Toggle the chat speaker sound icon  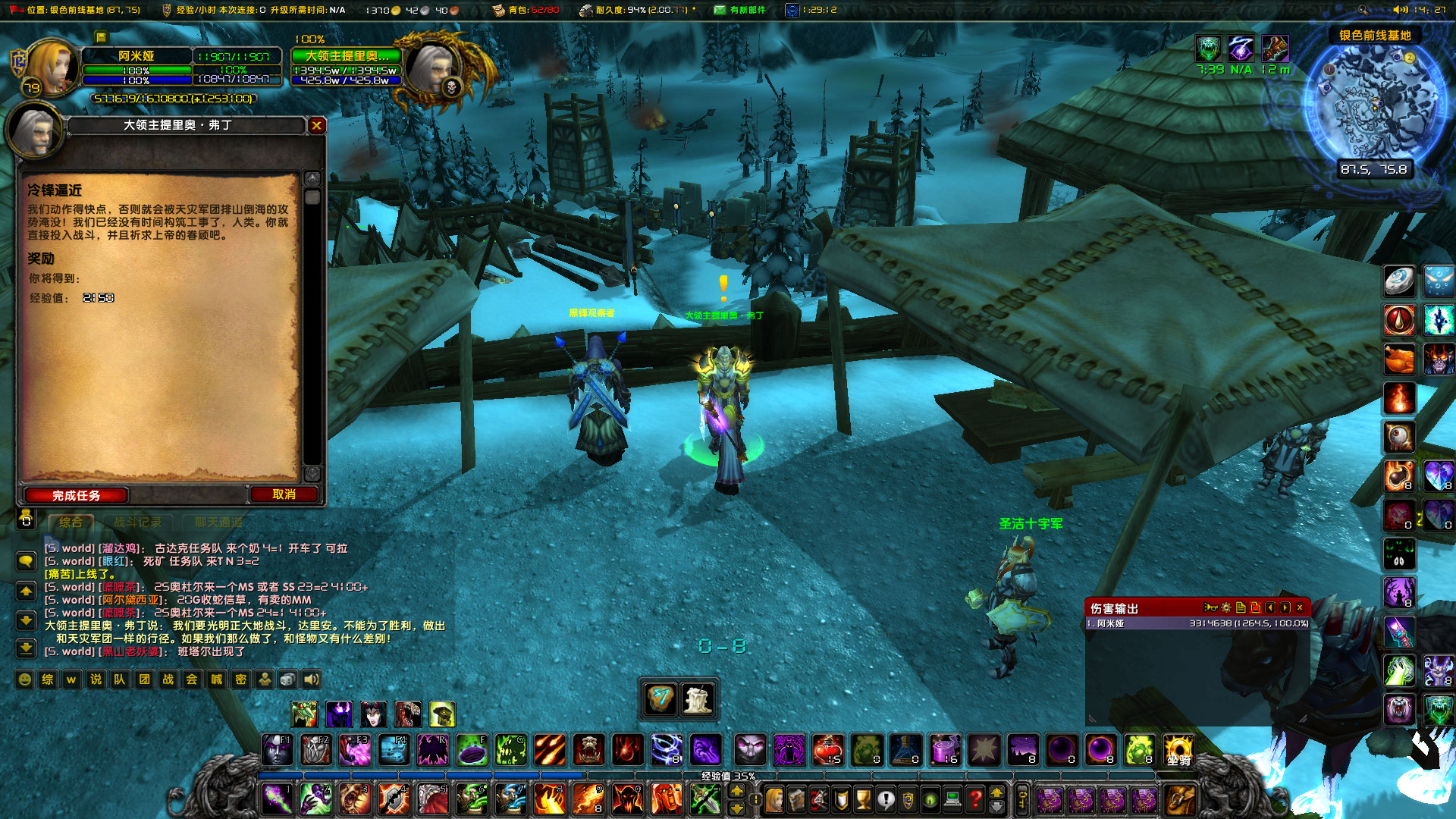309,680
